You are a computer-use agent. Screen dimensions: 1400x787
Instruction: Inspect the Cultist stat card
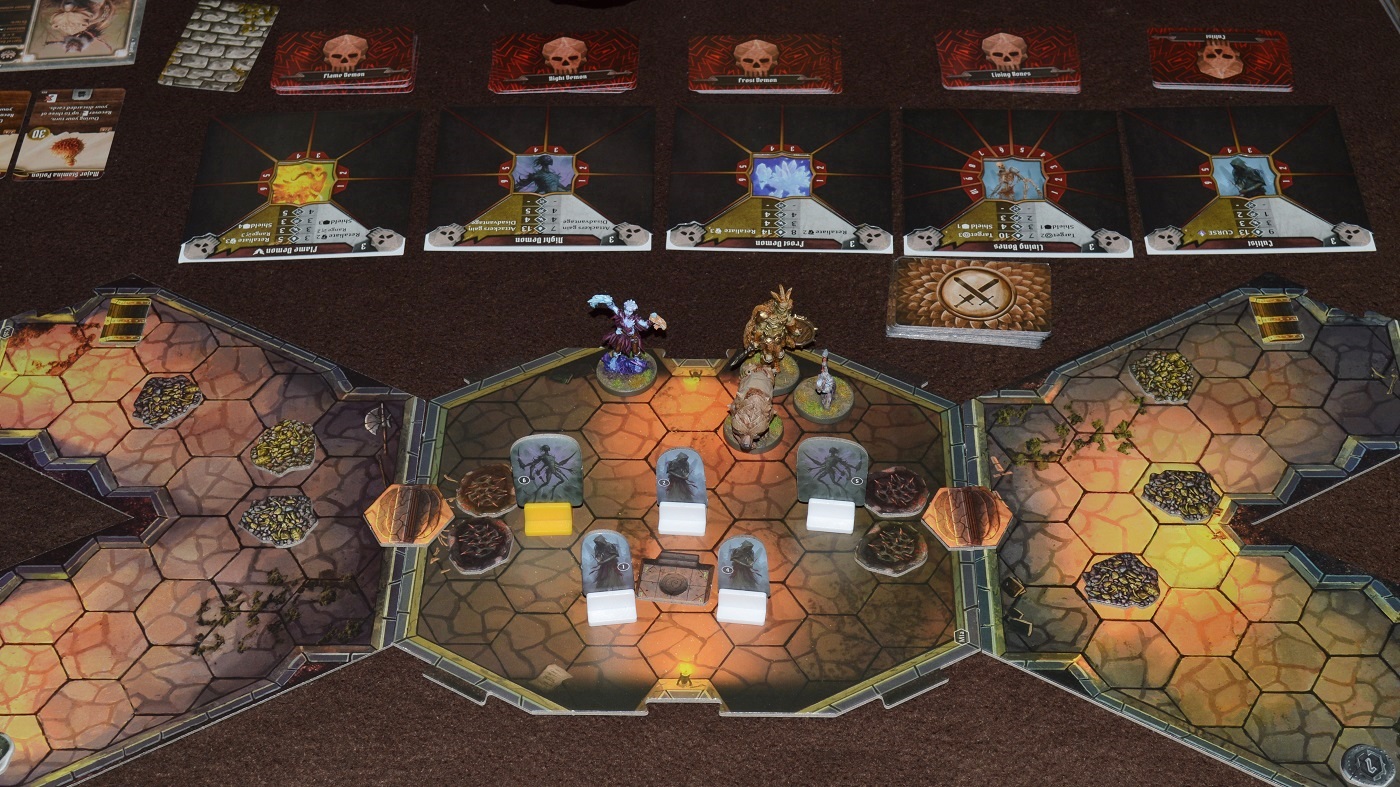pyautogui.click(x=1250, y=180)
